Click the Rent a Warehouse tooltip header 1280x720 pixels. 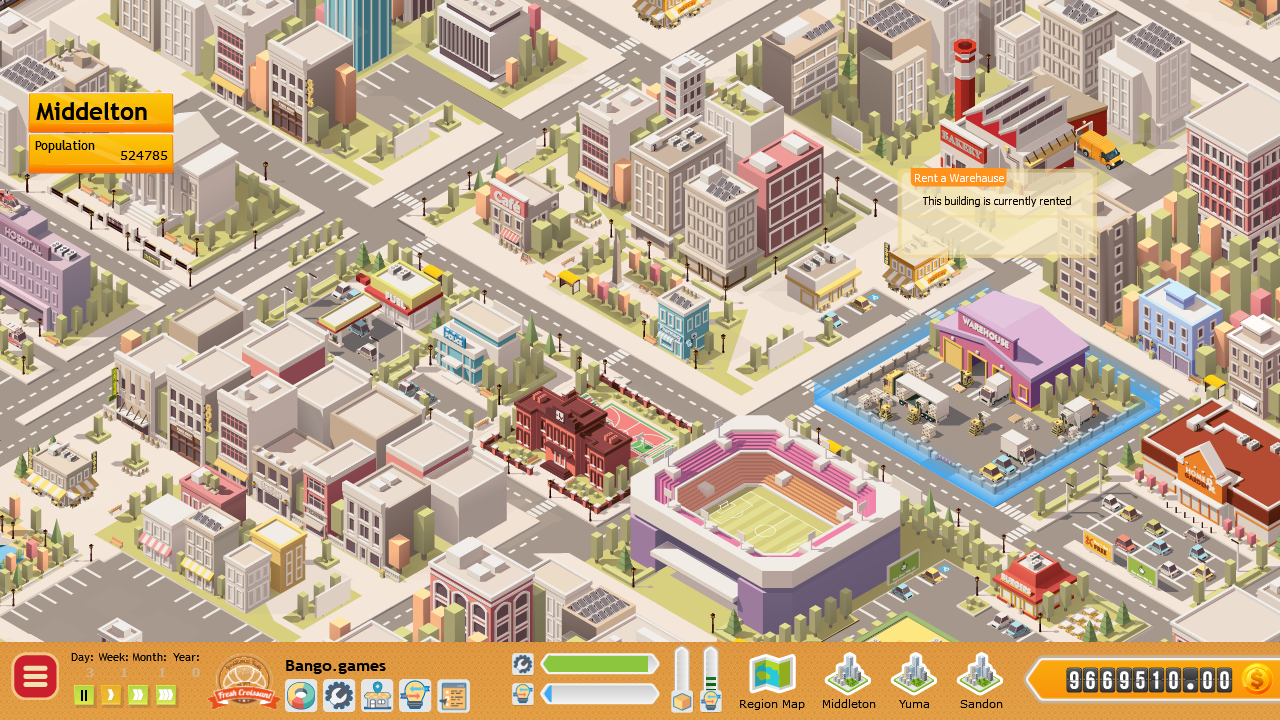[958, 178]
